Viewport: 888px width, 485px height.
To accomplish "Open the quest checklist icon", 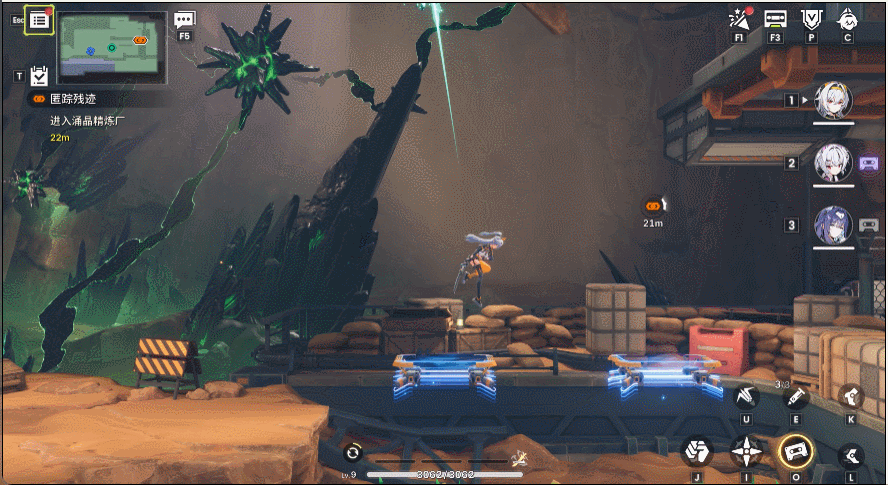I will click(x=40, y=75).
